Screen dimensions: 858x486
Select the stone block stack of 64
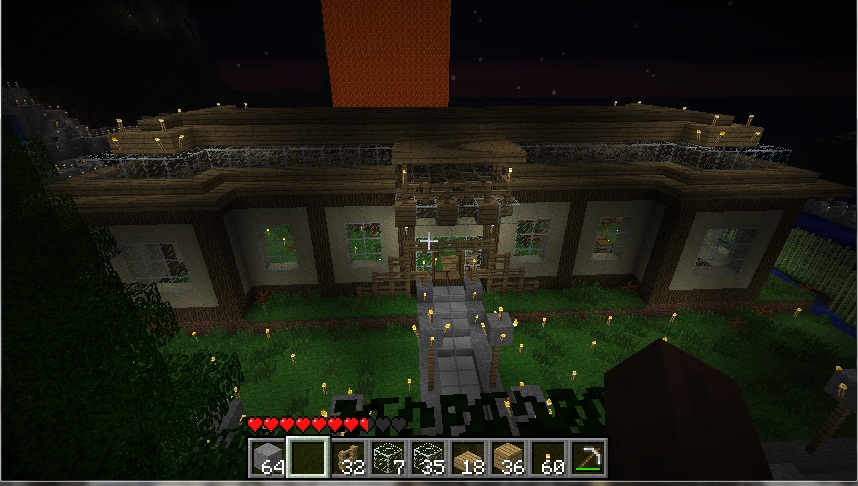[x=266, y=458]
